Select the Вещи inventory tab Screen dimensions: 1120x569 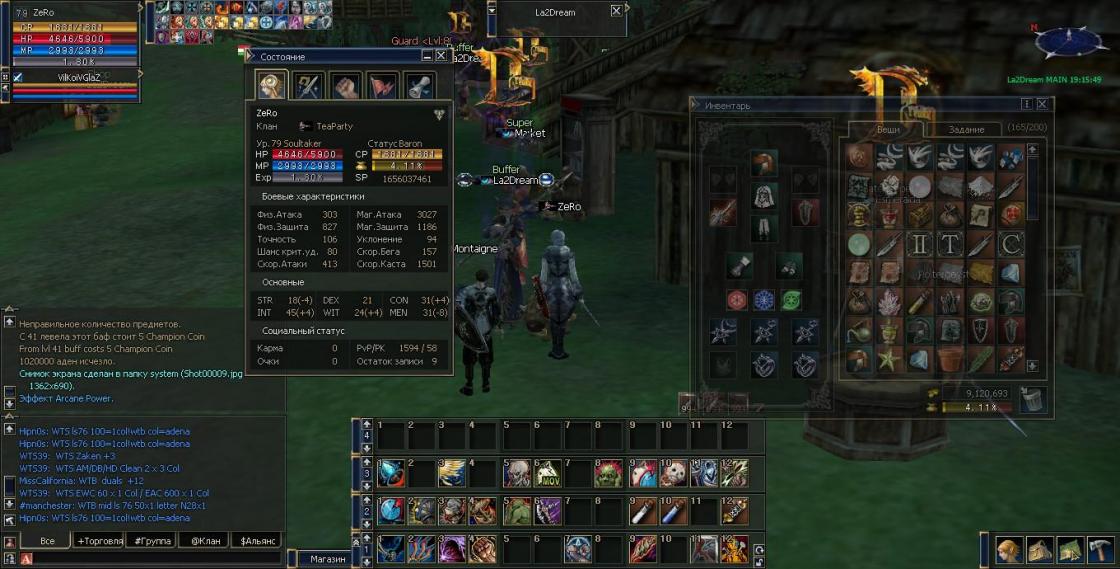[x=888, y=129]
